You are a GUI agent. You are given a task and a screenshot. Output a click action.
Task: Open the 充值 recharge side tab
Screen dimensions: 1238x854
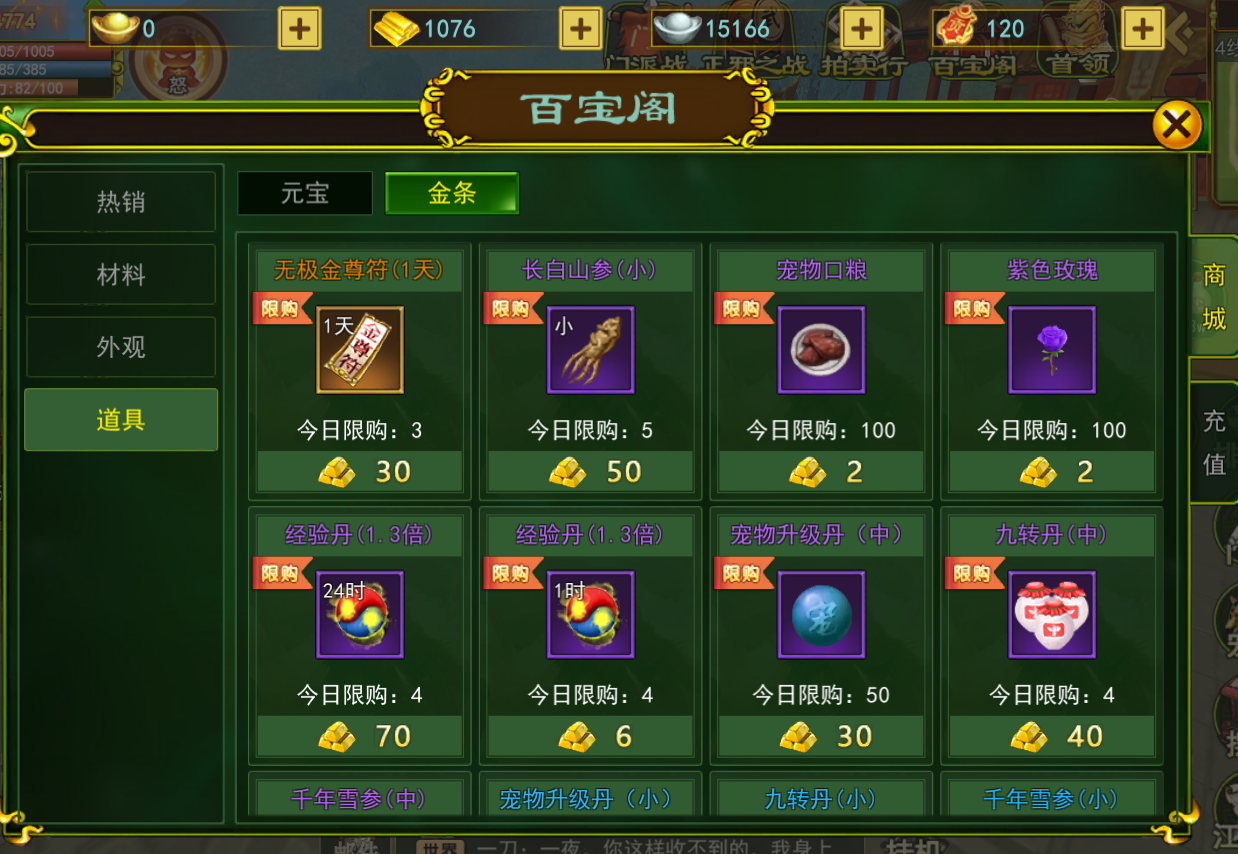click(1214, 442)
